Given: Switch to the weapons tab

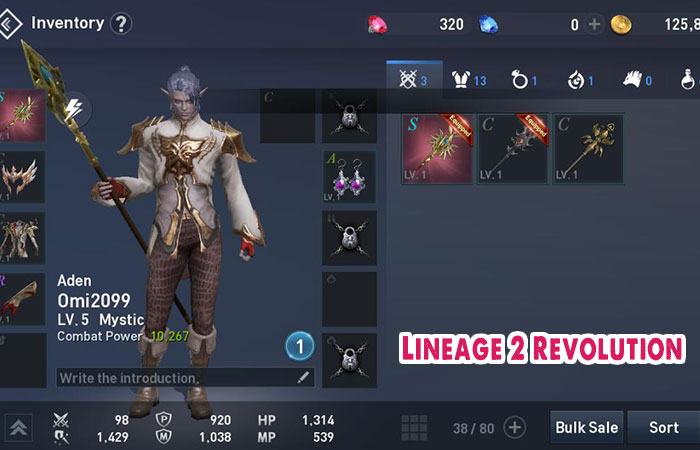Looking at the screenshot, I should (413, 79).
